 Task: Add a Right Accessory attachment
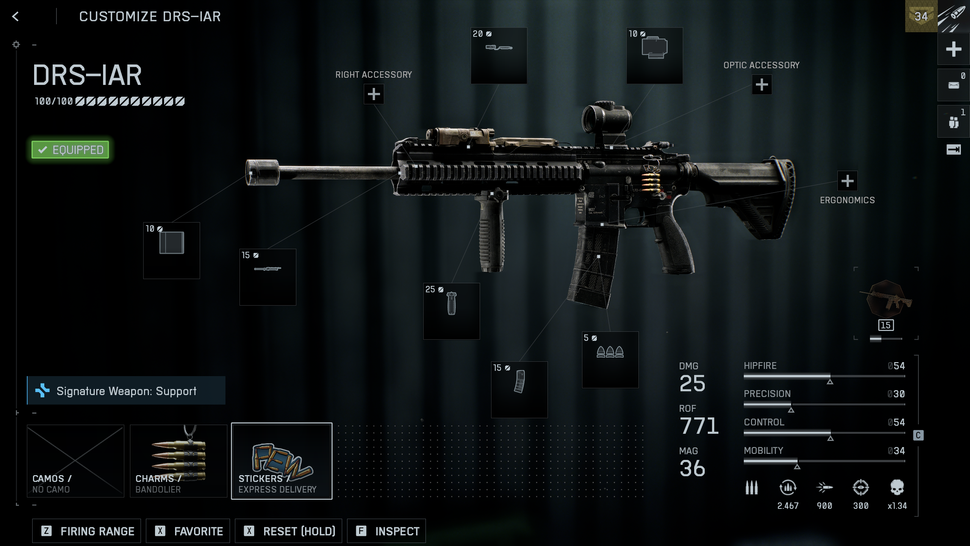(x=374, y=94)
